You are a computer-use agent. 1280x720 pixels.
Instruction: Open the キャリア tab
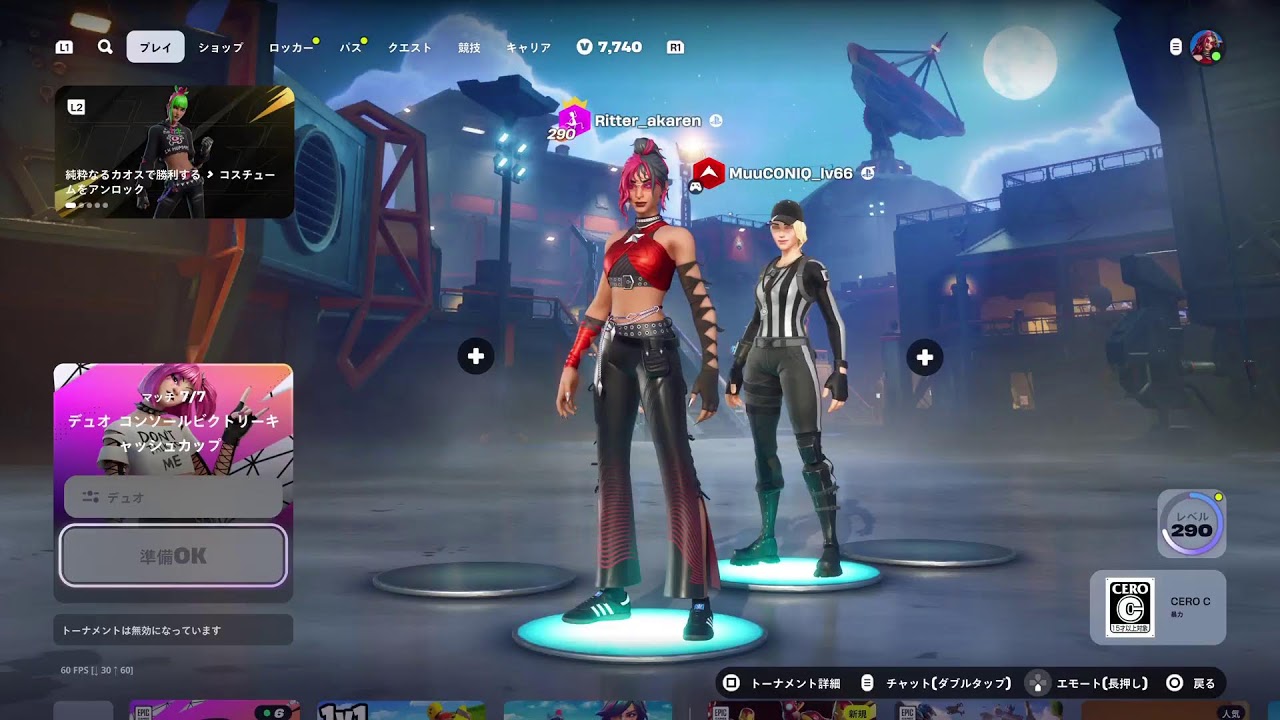pyautogui.click(x=529, y=47)
